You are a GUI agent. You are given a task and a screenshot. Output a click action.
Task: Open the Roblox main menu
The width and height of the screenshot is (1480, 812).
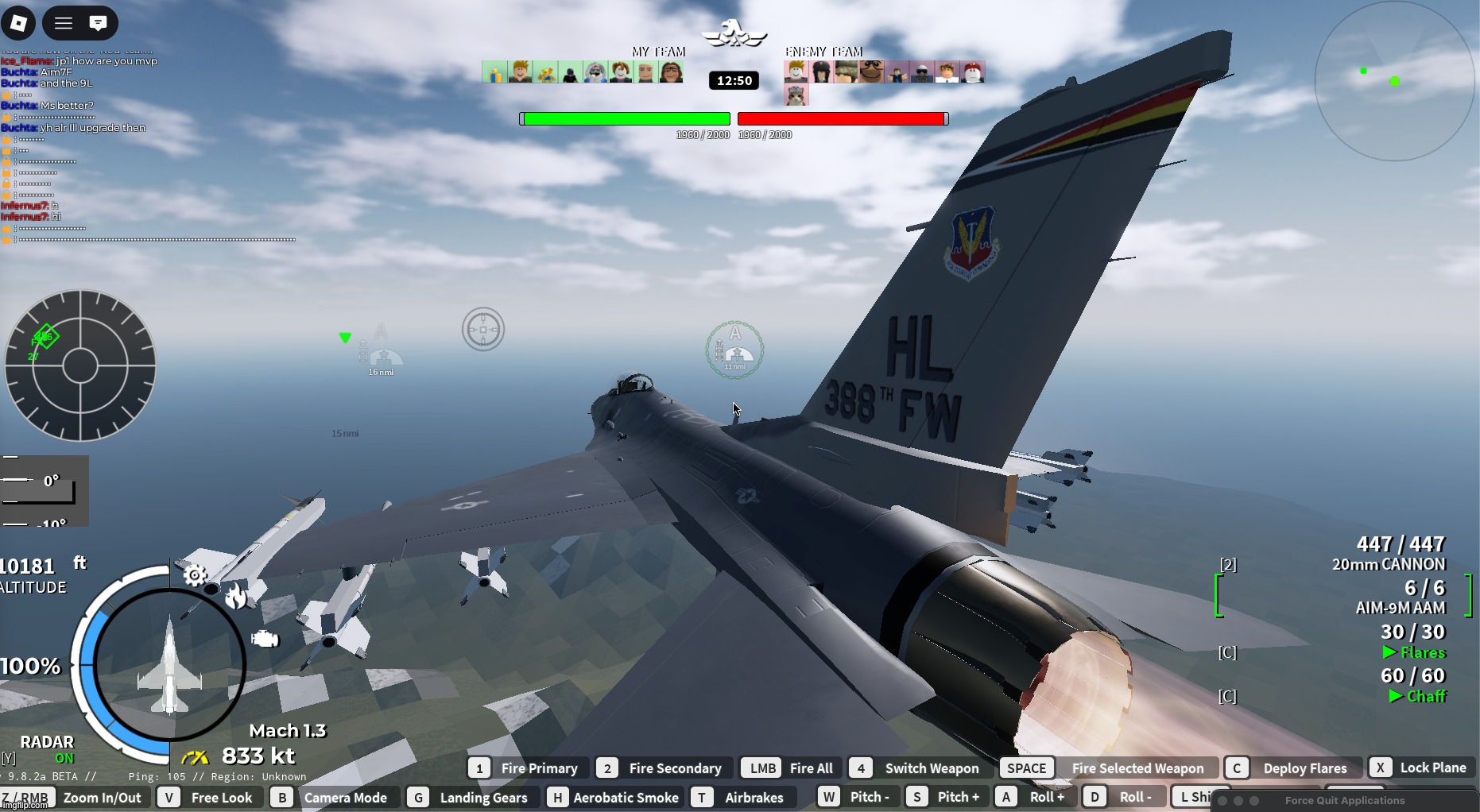click(18, 23)
